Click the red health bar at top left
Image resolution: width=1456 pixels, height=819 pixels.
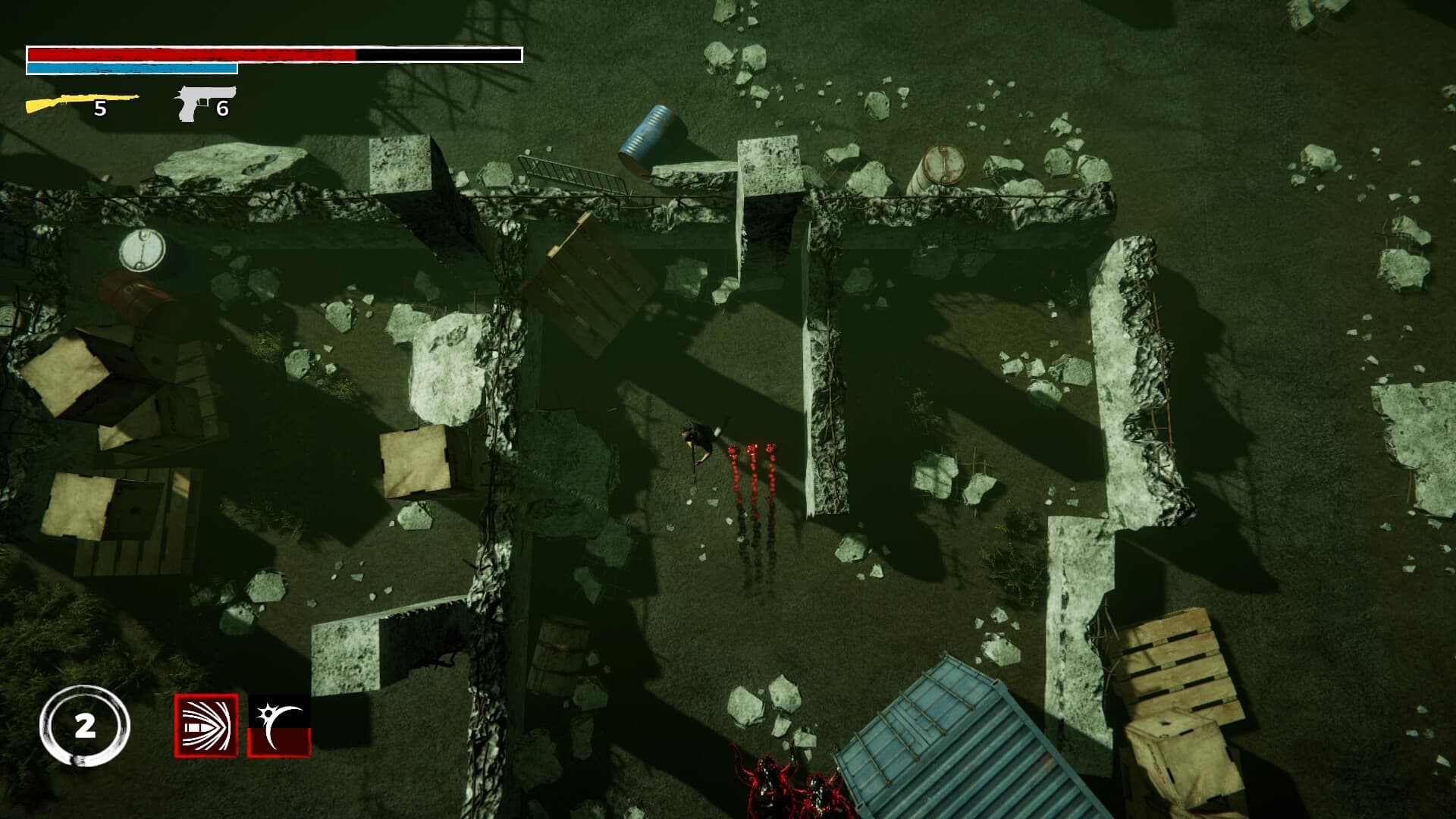point(190,55)
